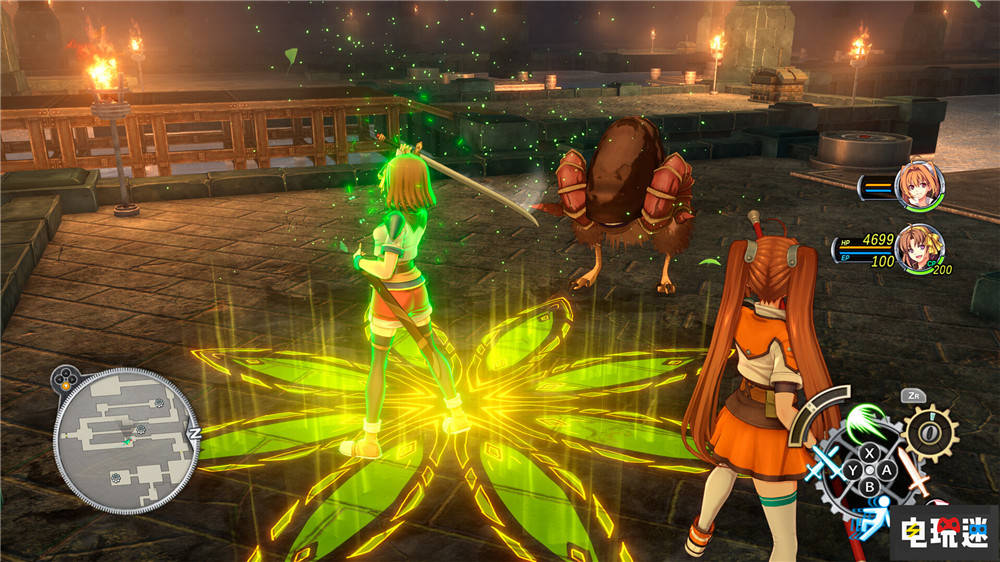Select the top party member portrait
1000x562 pixels.
919,185
